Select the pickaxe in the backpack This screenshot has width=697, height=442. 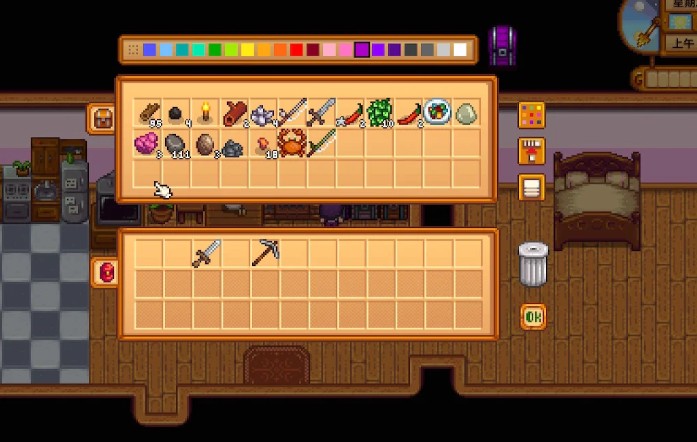point(264,253)
